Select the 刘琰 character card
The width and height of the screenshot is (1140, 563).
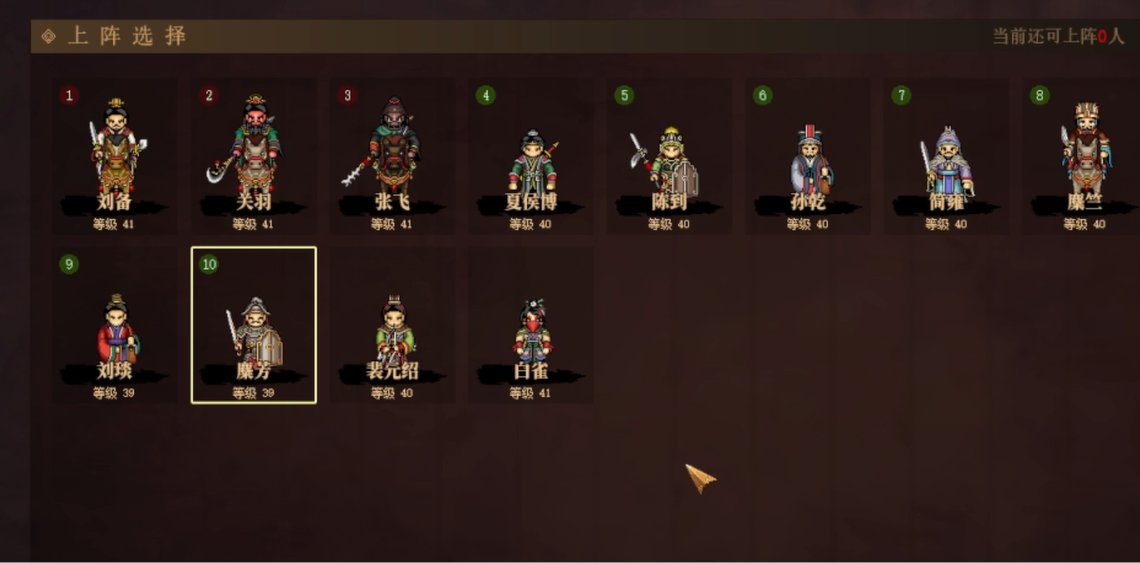[x=115, y=326]
